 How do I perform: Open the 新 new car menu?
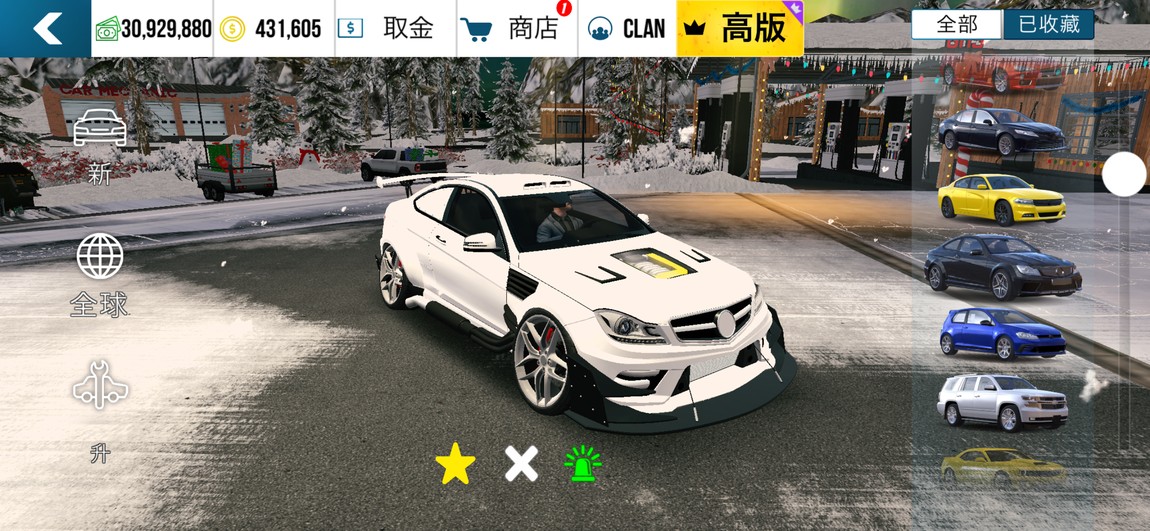(100, 147)
